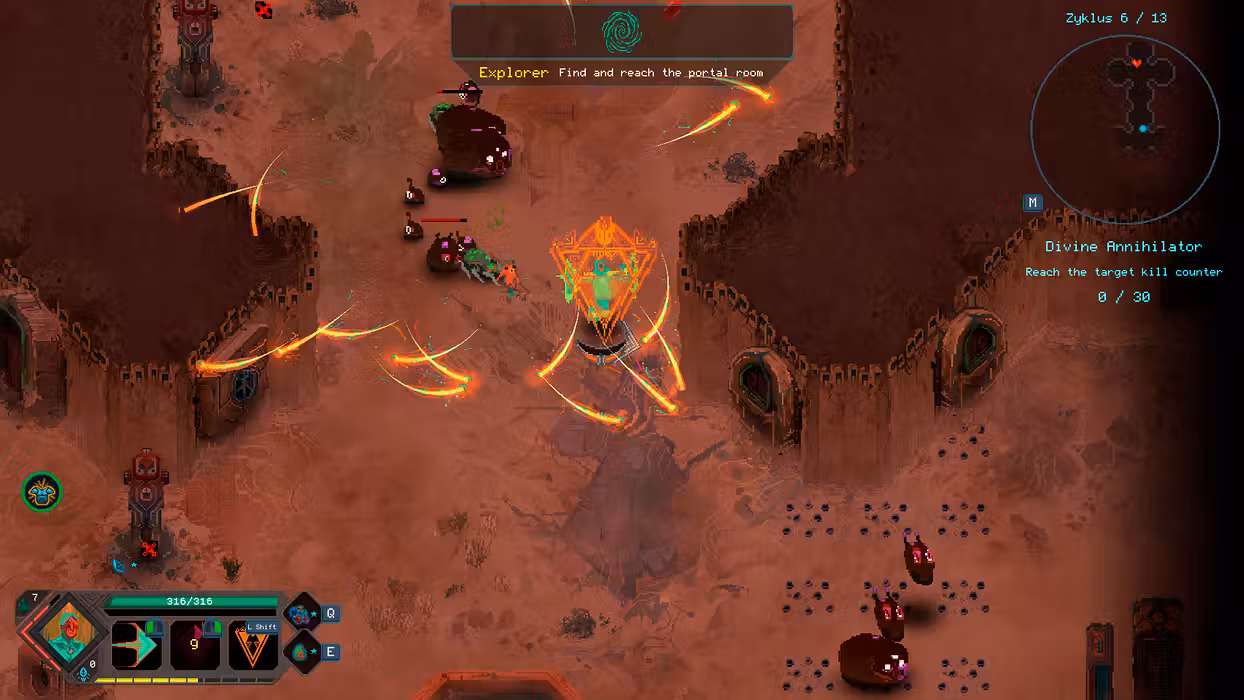The image size is (1244, 700).
Task: Activate the teal arrow bow ability
Action: 137,645
